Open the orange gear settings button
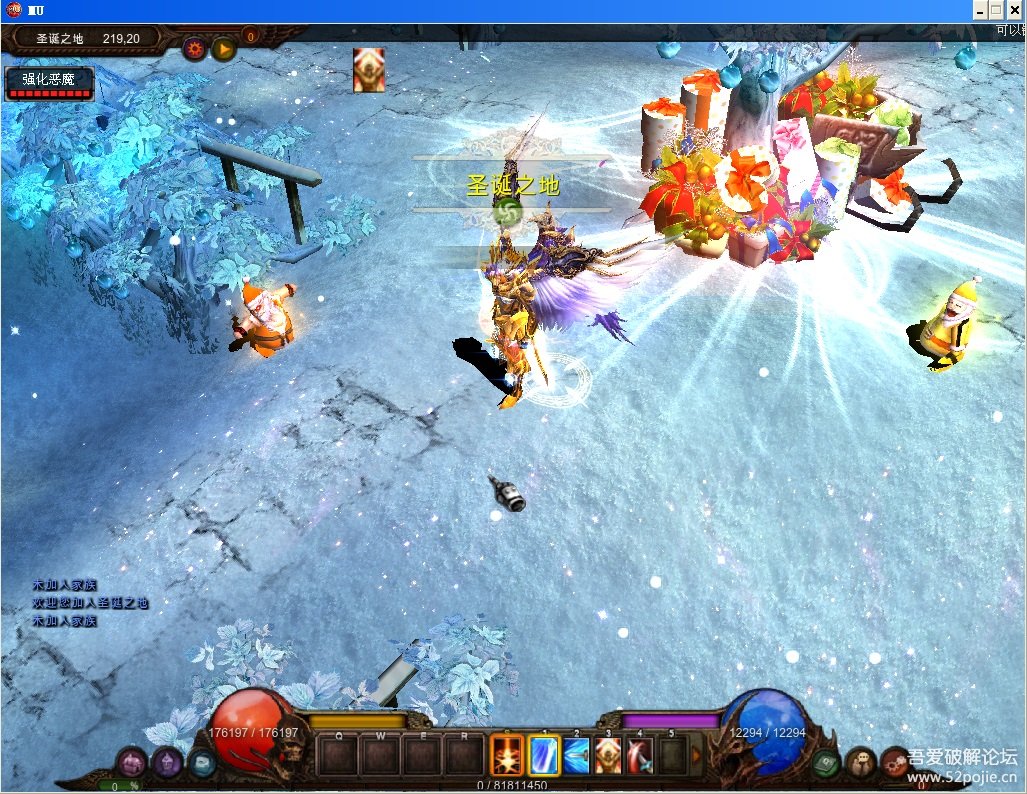The image size is (1027, 794). tap(194, 47)
